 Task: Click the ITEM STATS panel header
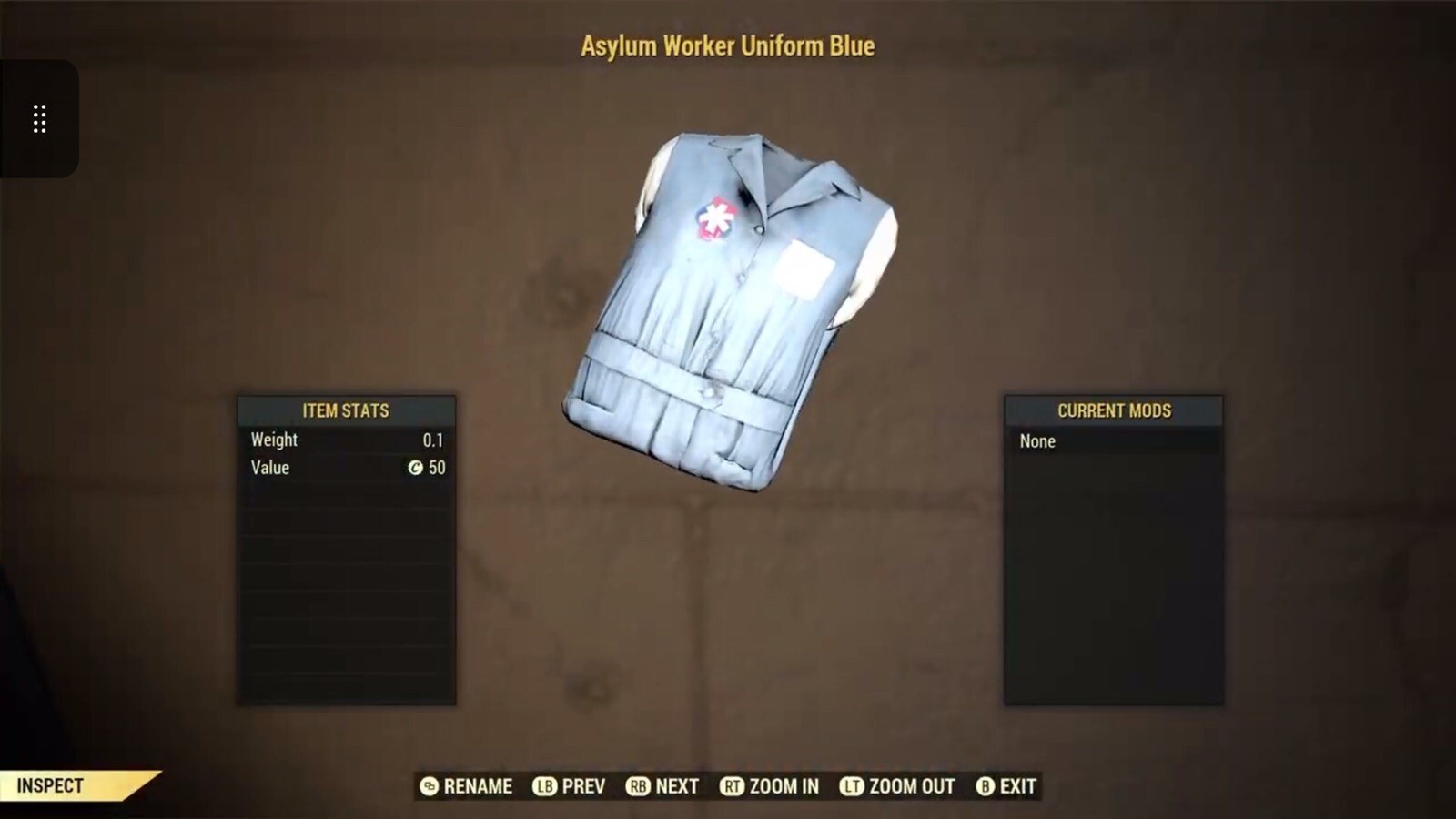tap(347, 410)
